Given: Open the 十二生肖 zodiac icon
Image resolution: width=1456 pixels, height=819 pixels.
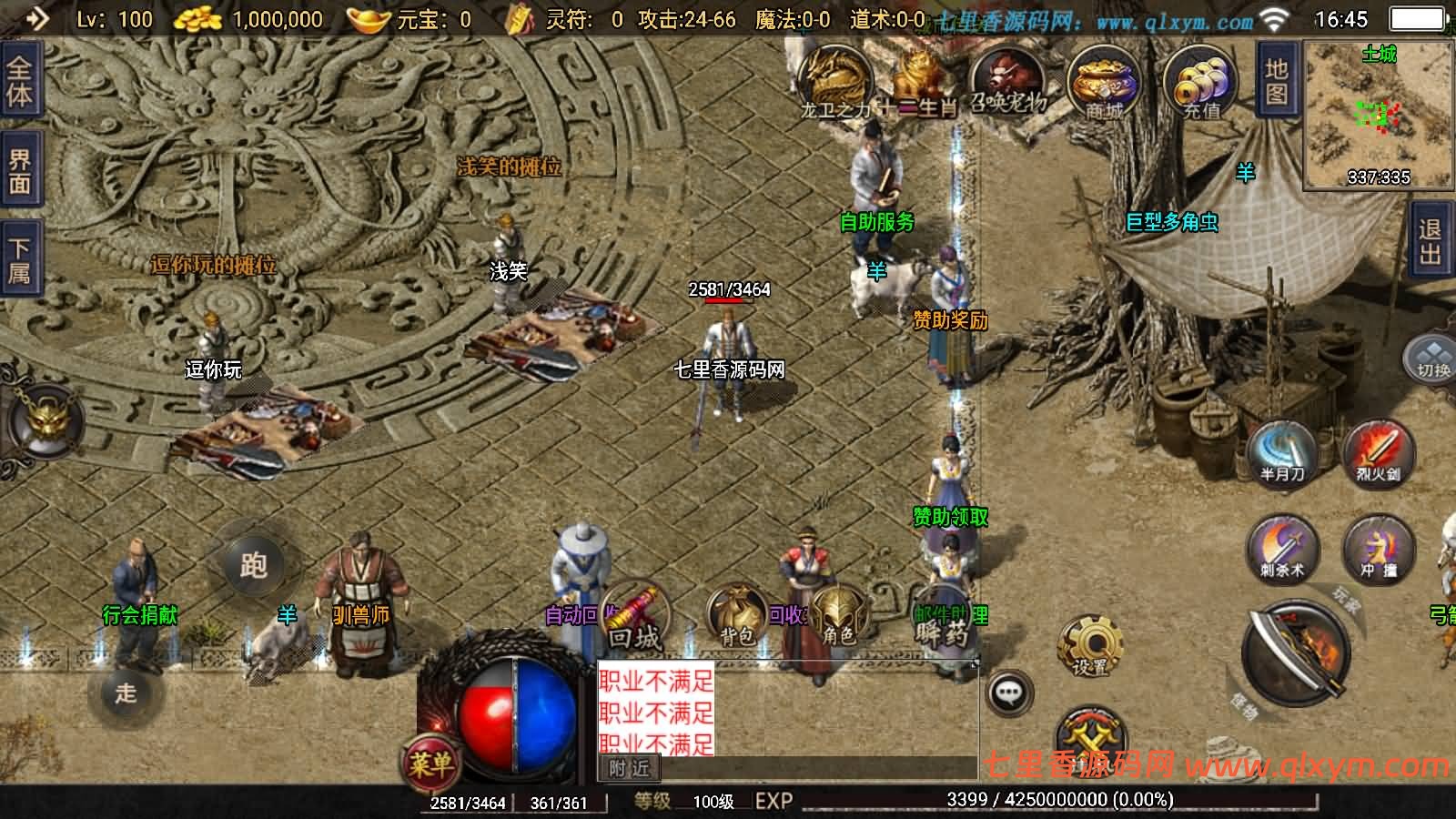Looking at the screenshot, I should coord(919,82).
